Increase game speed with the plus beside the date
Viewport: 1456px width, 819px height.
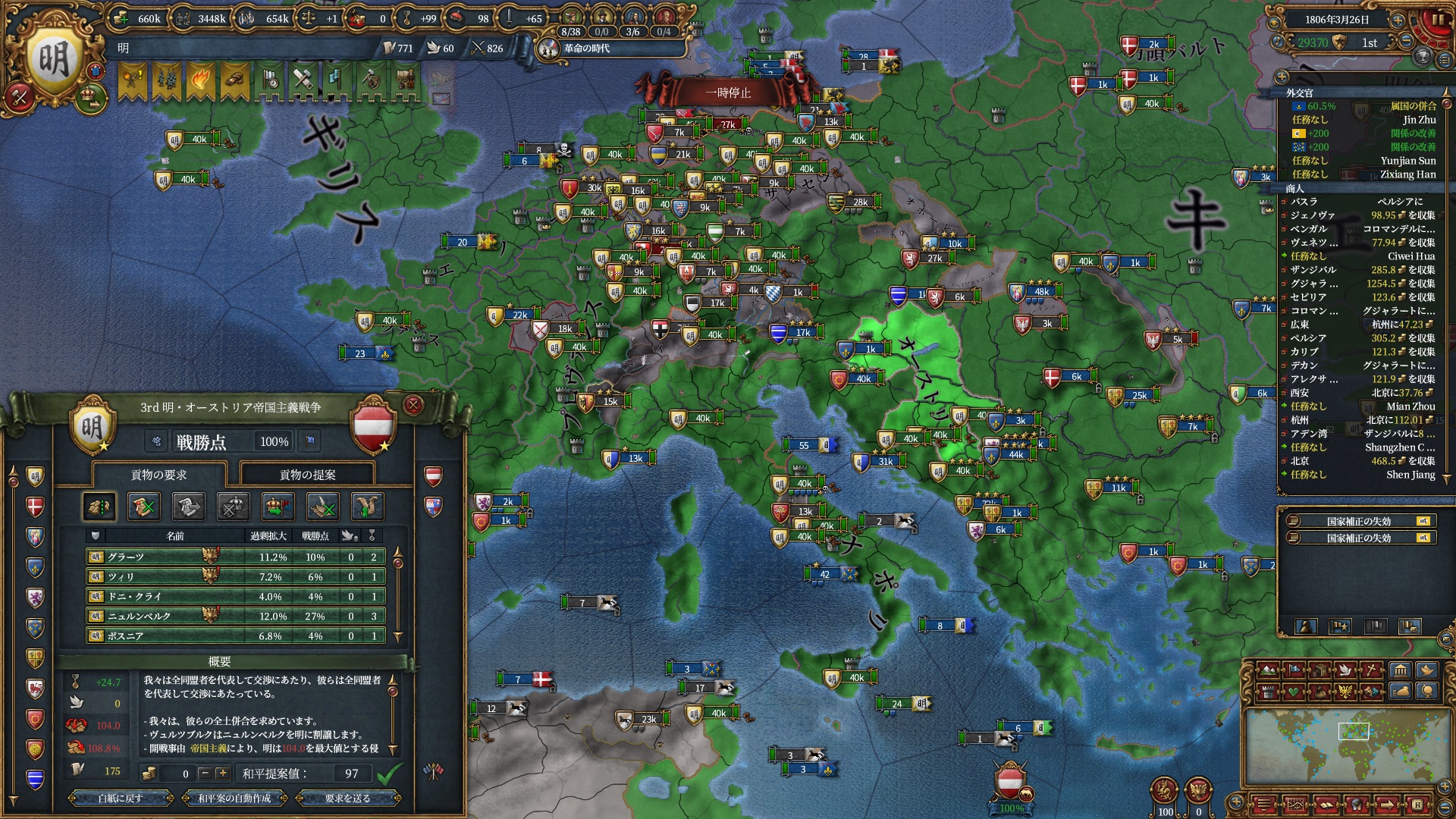click(x=1398, y=20)
